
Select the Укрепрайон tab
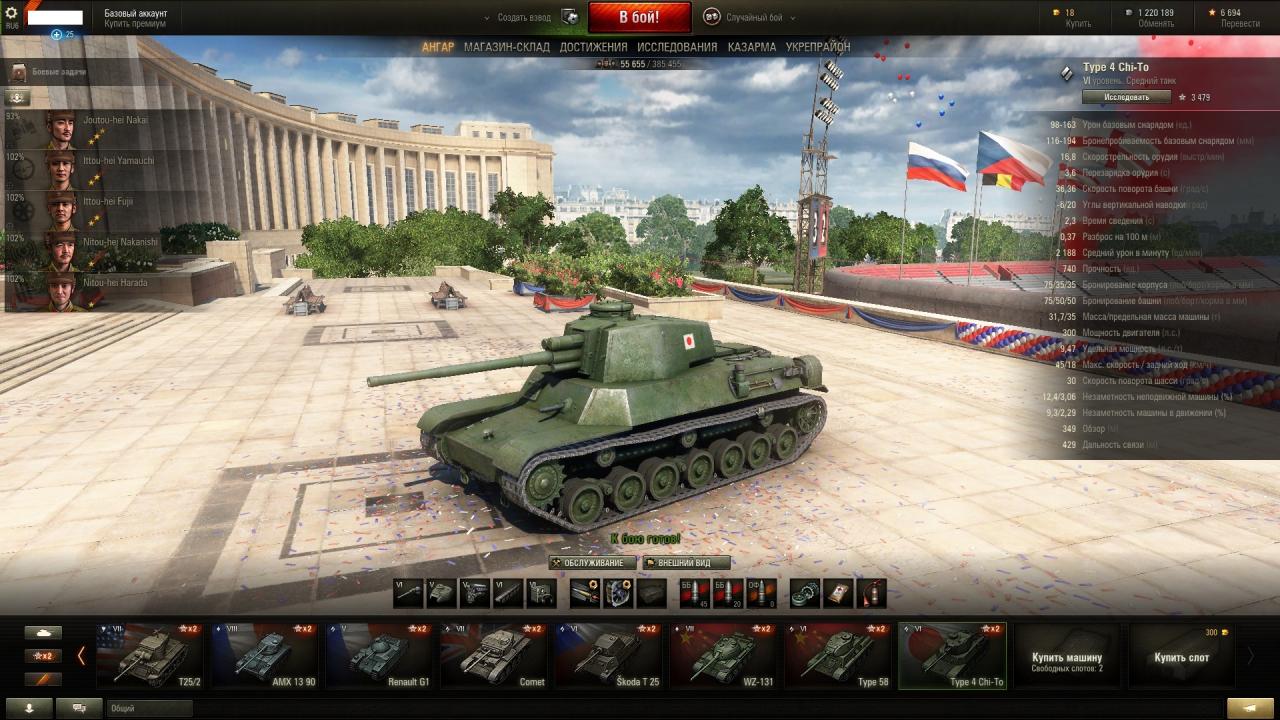click(818, 47)
